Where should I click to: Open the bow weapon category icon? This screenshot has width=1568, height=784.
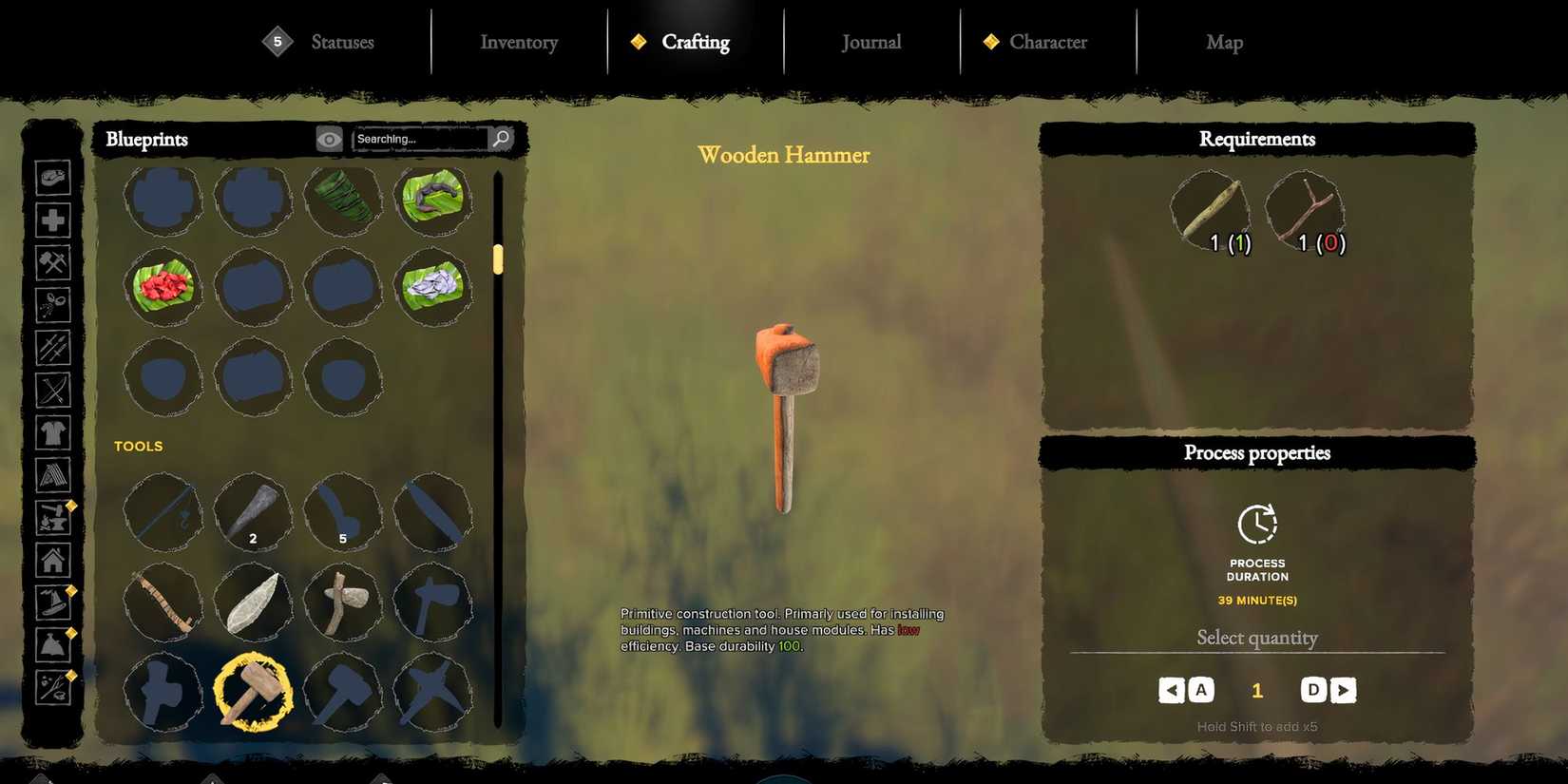(x=53, y=391)
